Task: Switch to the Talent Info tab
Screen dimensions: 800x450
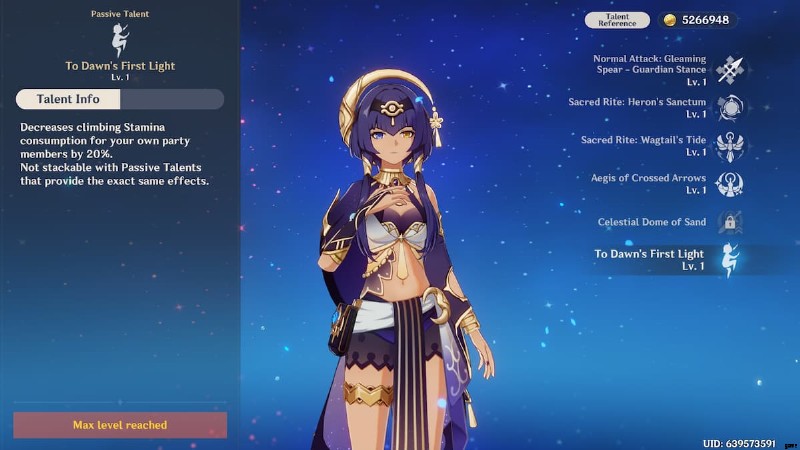Action: click(x=68, y=99)
